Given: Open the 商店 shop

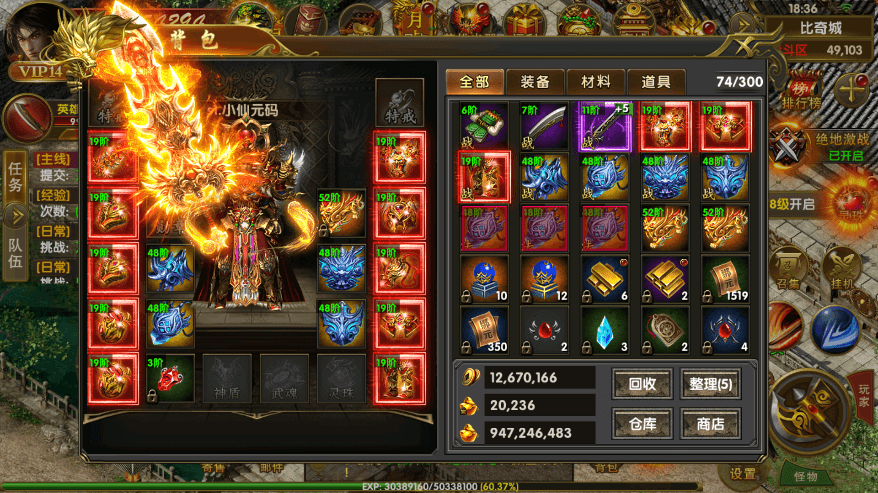Looking at the screenshot, I should 711,424.
